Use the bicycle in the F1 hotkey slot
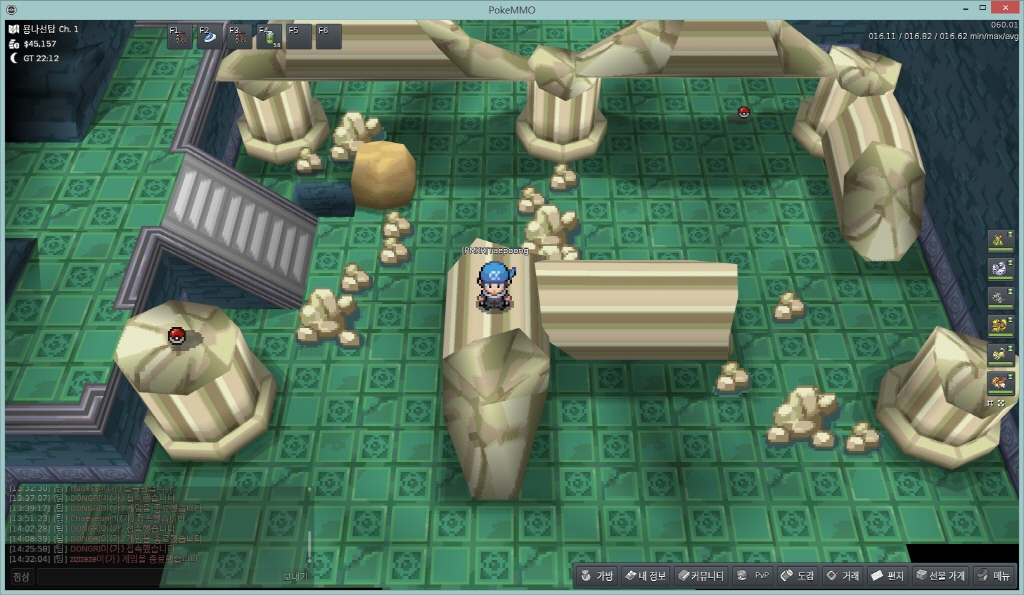1024x595 pixels. (x=180, y=38)
